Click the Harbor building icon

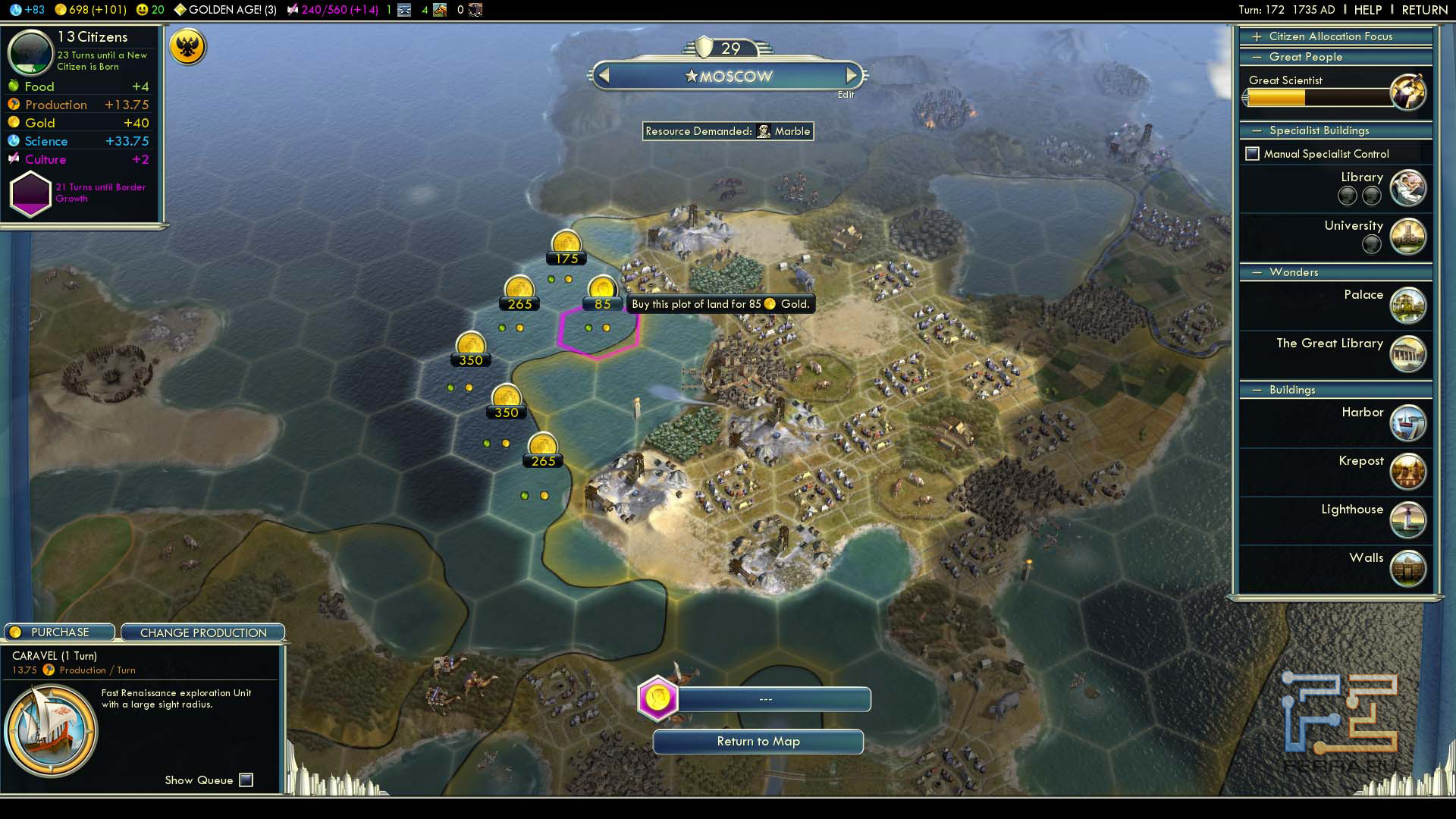tap(1408, 422)
